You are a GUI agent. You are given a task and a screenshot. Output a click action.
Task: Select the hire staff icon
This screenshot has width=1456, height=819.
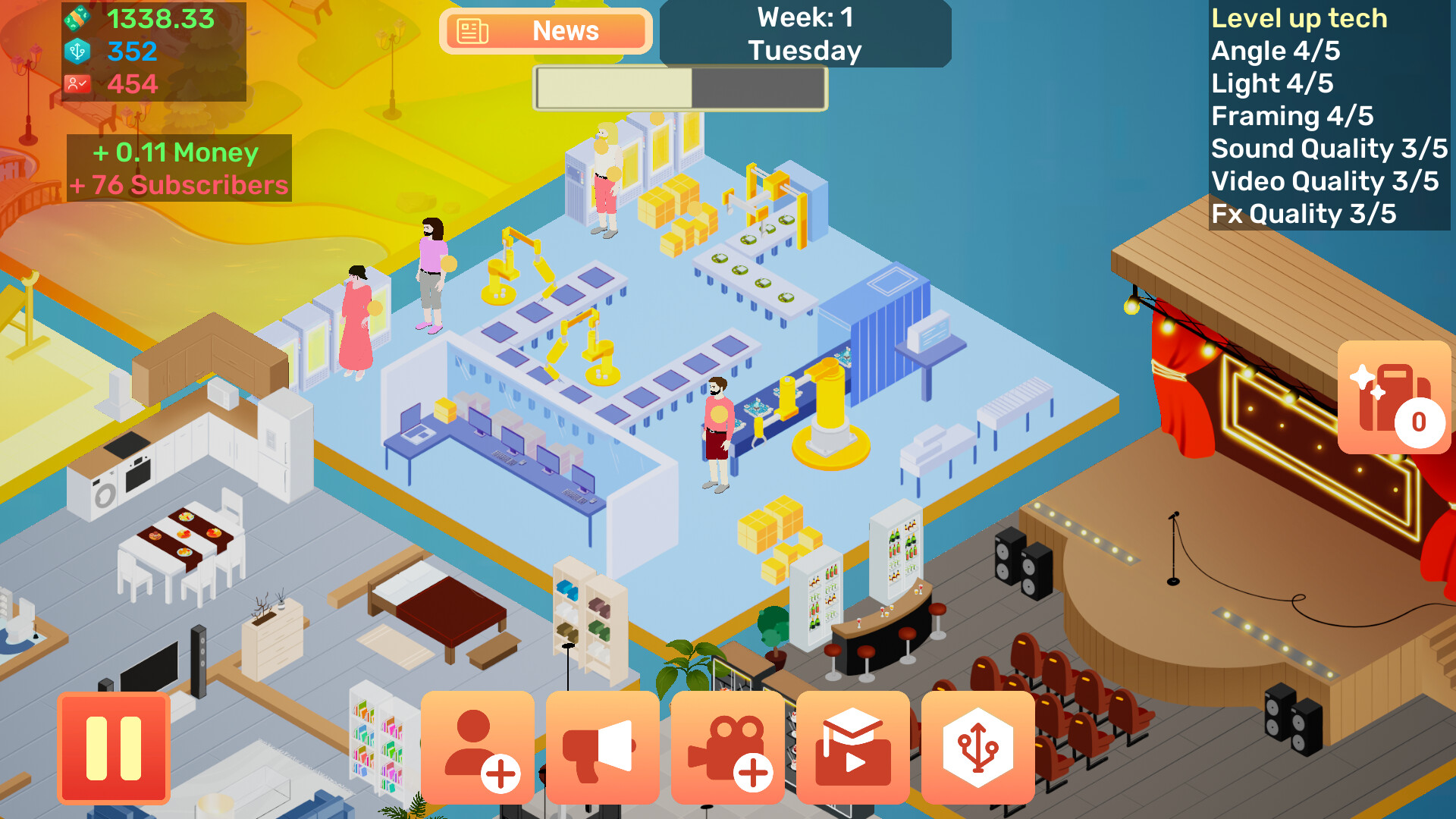click(477, 747)
